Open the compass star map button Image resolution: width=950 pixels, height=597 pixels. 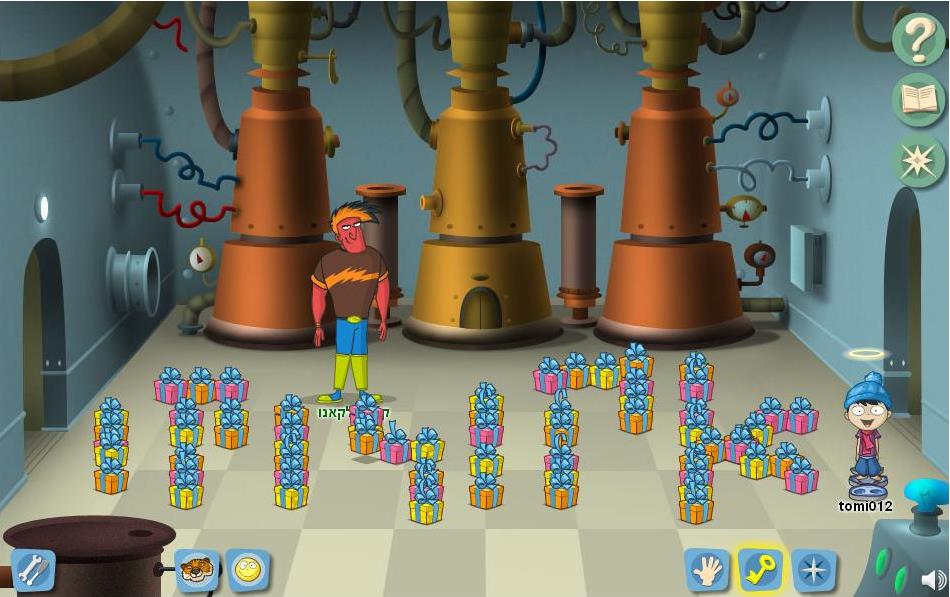click(x=814, y=571)
